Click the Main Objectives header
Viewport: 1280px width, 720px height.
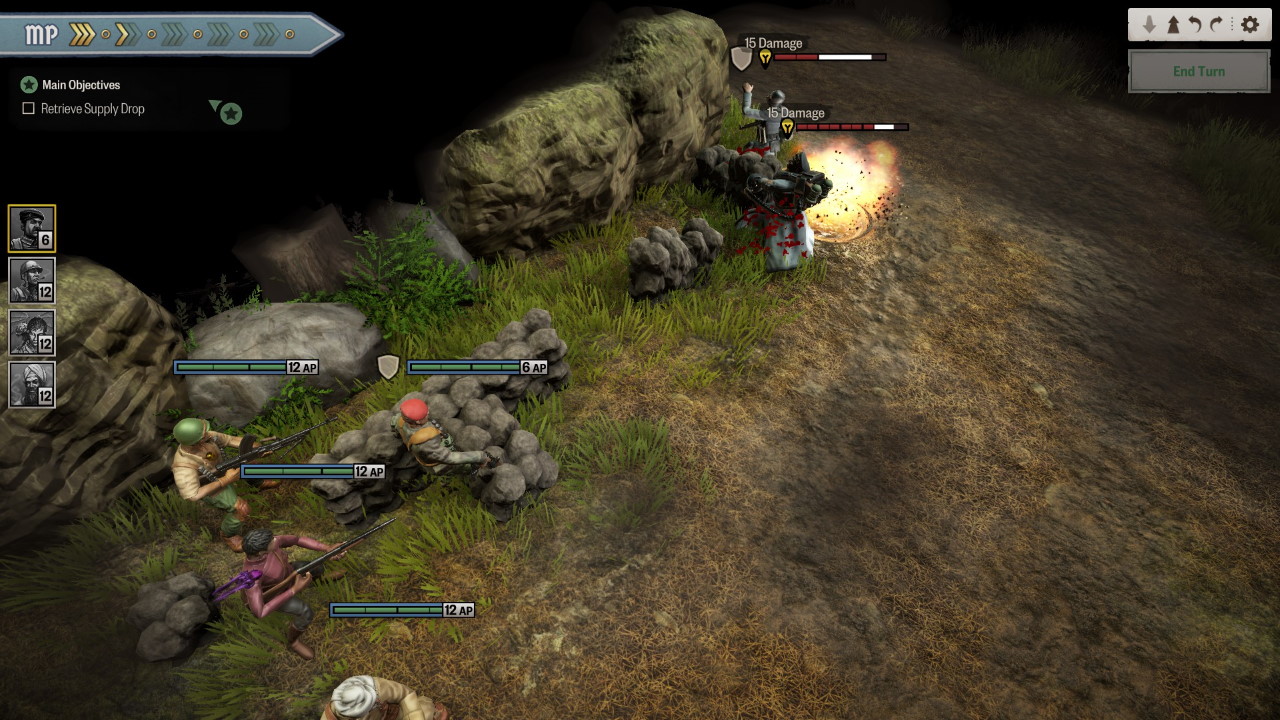(x=80, y=85)
